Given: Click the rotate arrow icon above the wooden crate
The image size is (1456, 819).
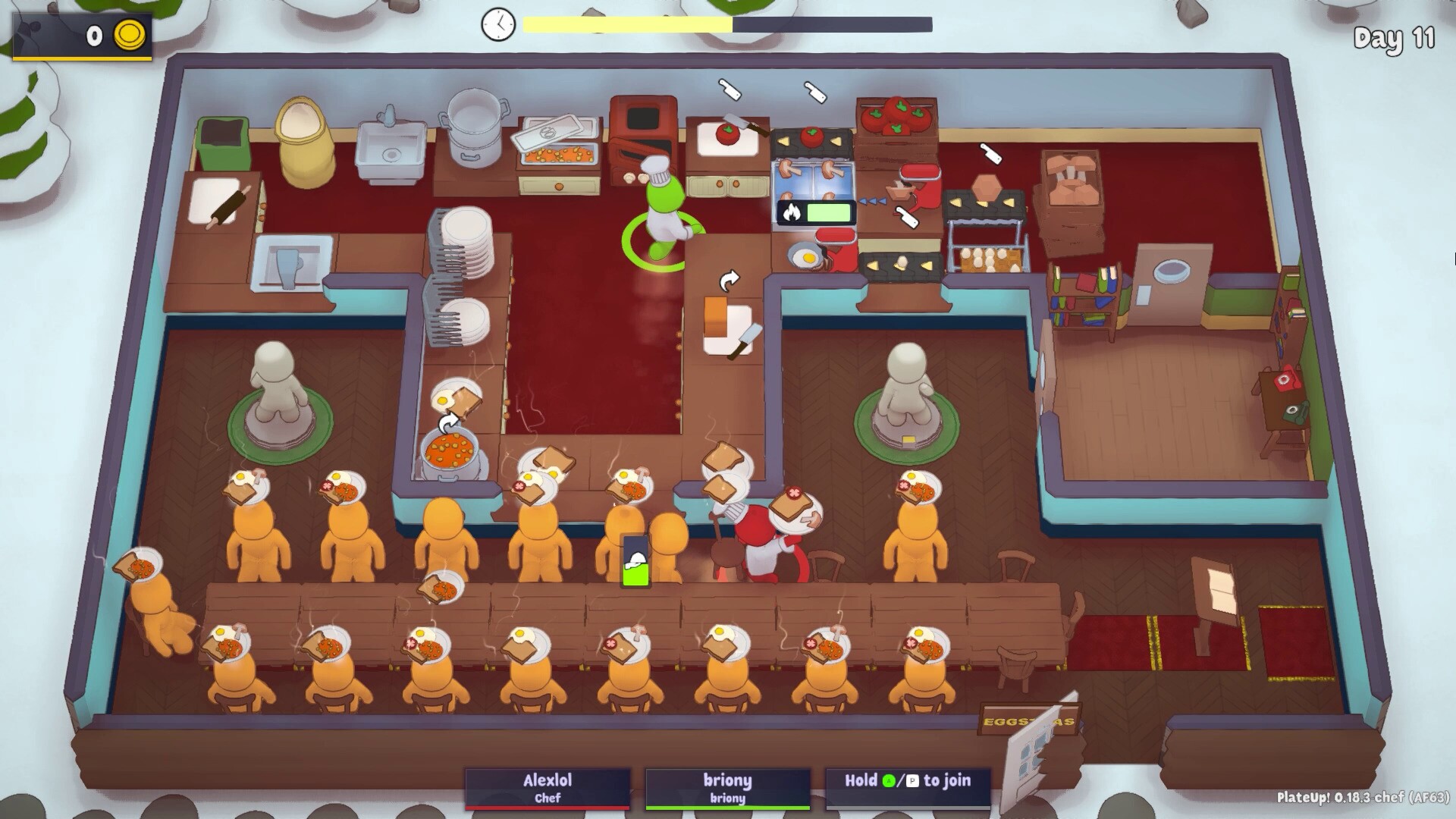Looking at the screenshot, I should pyautogui.click(x=730, y=279).
